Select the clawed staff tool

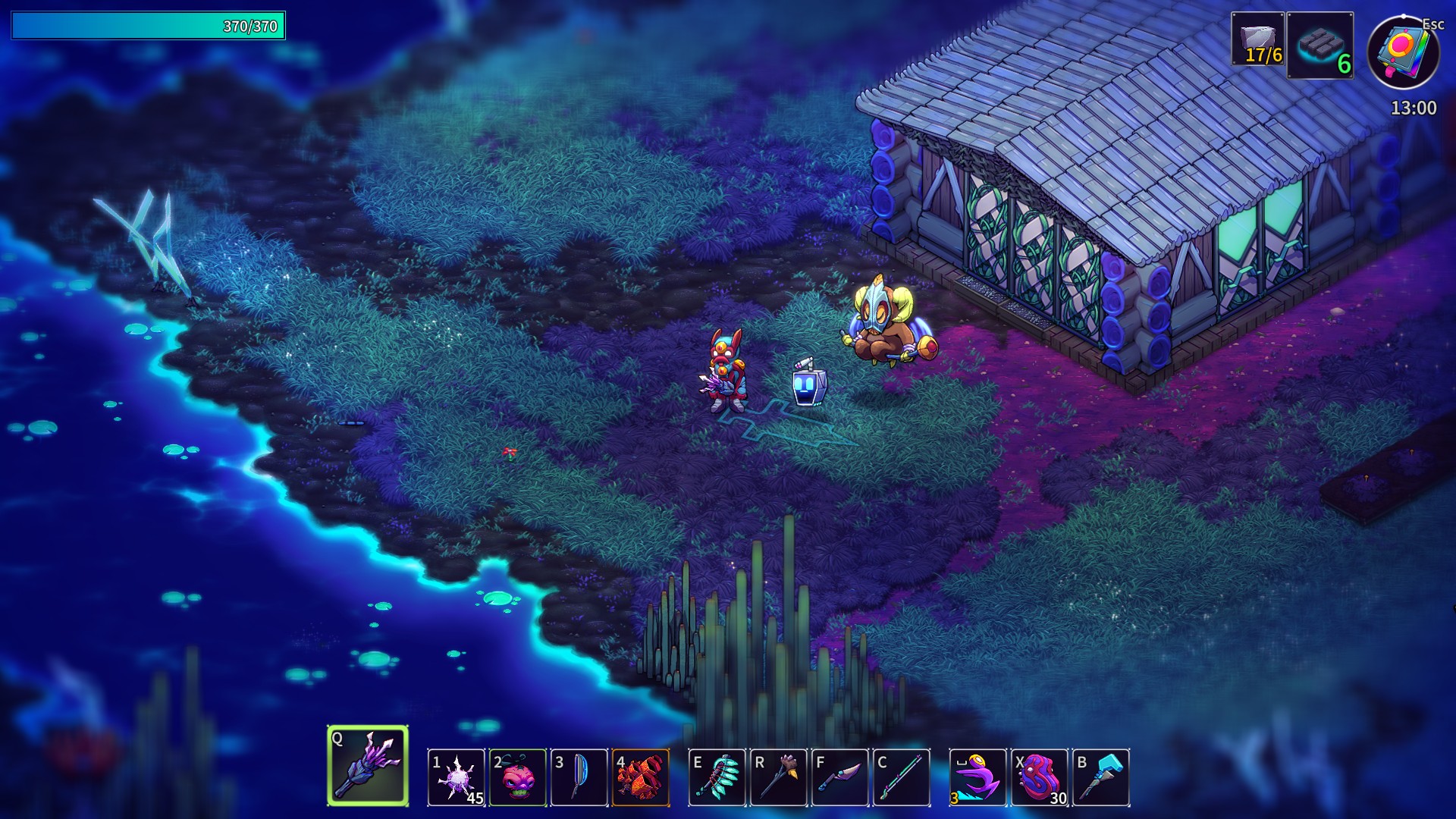[x=779, y=777]
